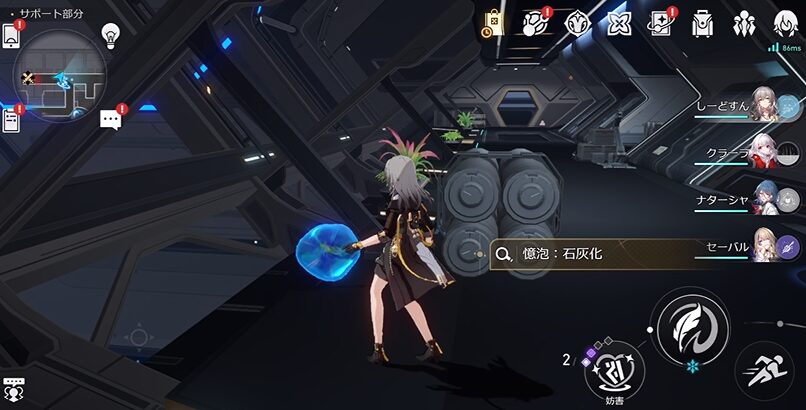The width and height of the screenshot is (806, 410).
Task: Open the chat speech bubble
Action: 110,119
